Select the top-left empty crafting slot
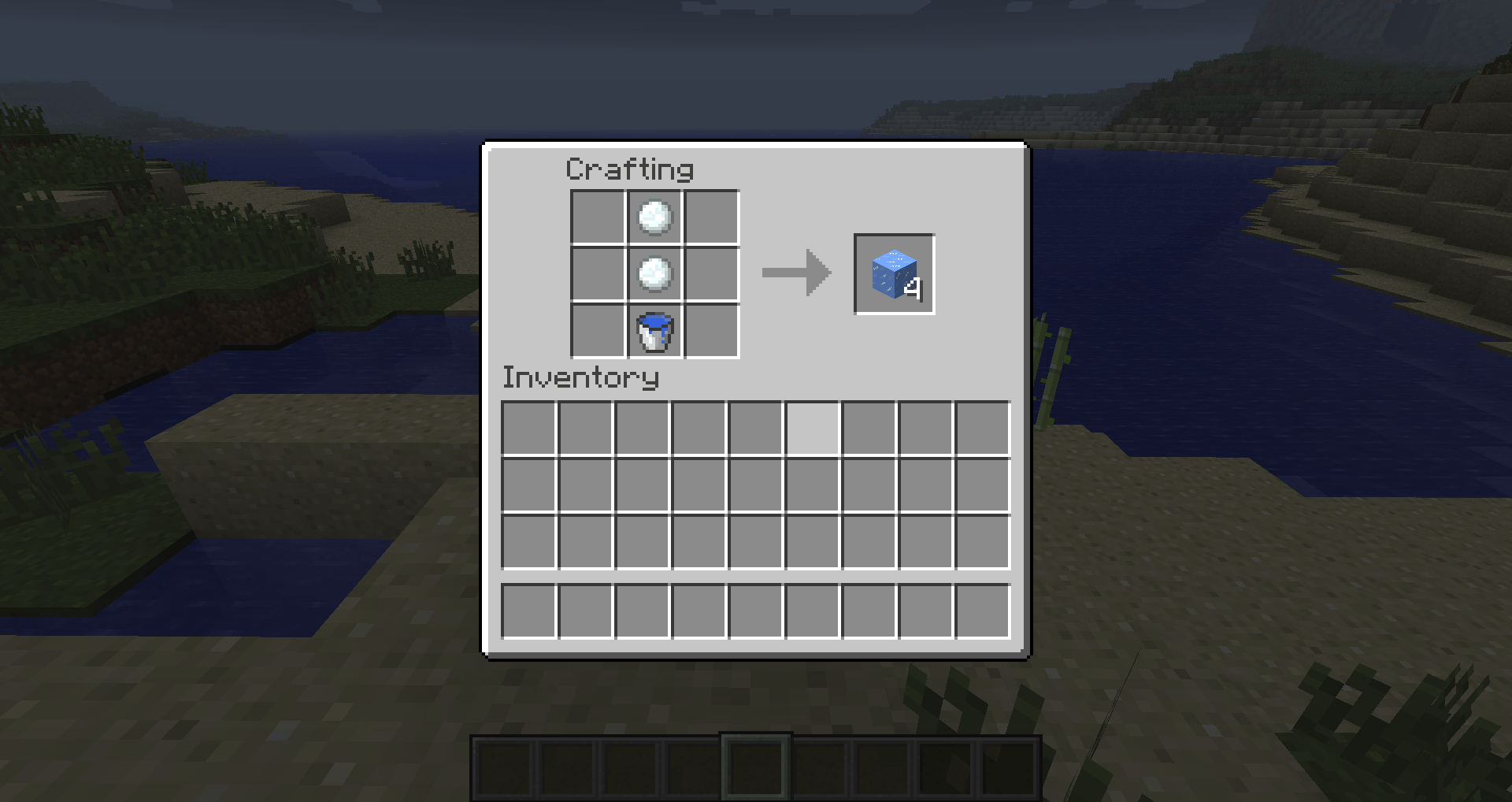The height and width of the screenshot is (802, 1512). 597,217
